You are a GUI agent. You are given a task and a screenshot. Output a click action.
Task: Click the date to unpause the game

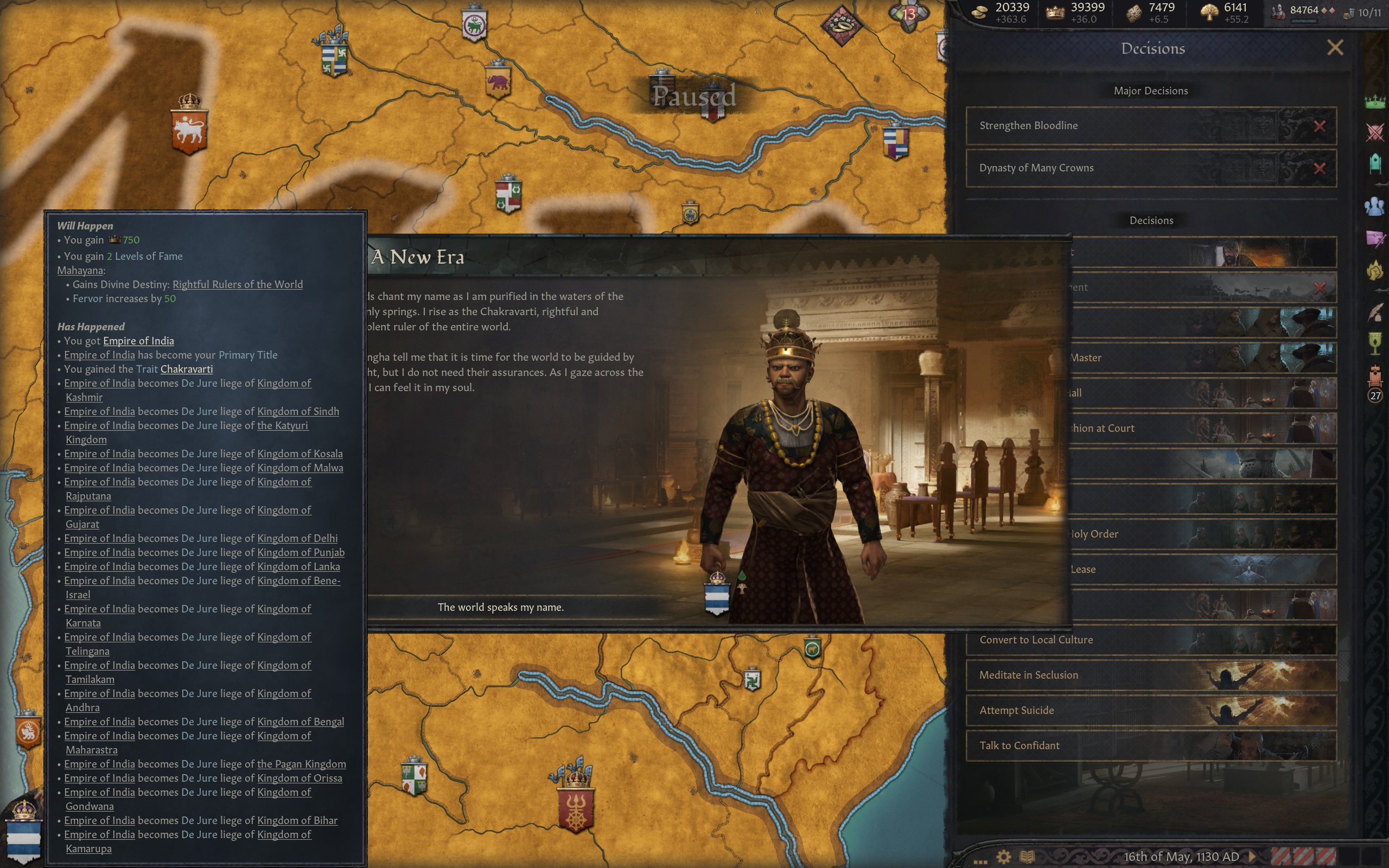coord(1181,857)
